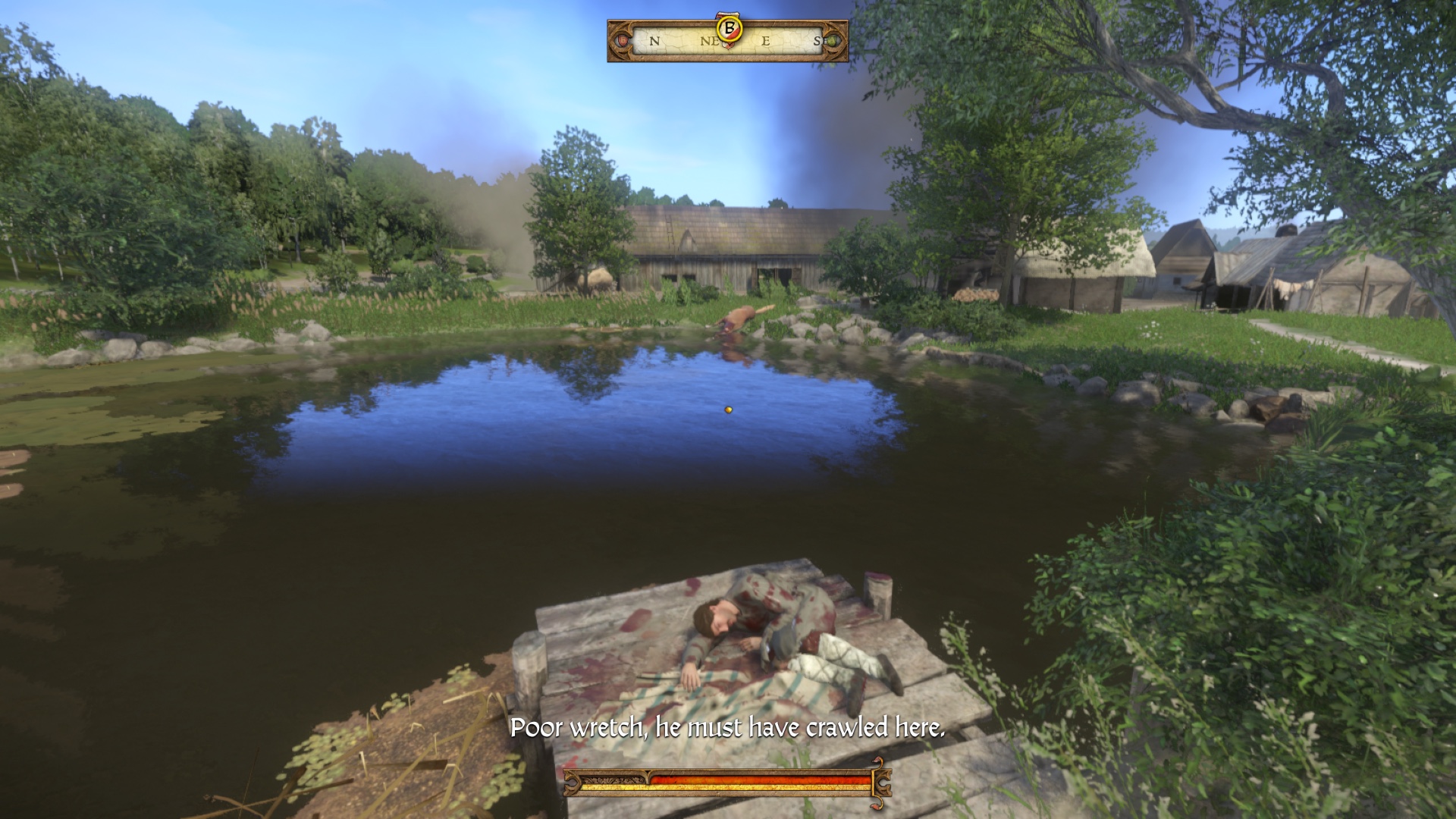Click the N direction on the compass
Screen dimensions: 1456x819
click(x=654, y=40)
